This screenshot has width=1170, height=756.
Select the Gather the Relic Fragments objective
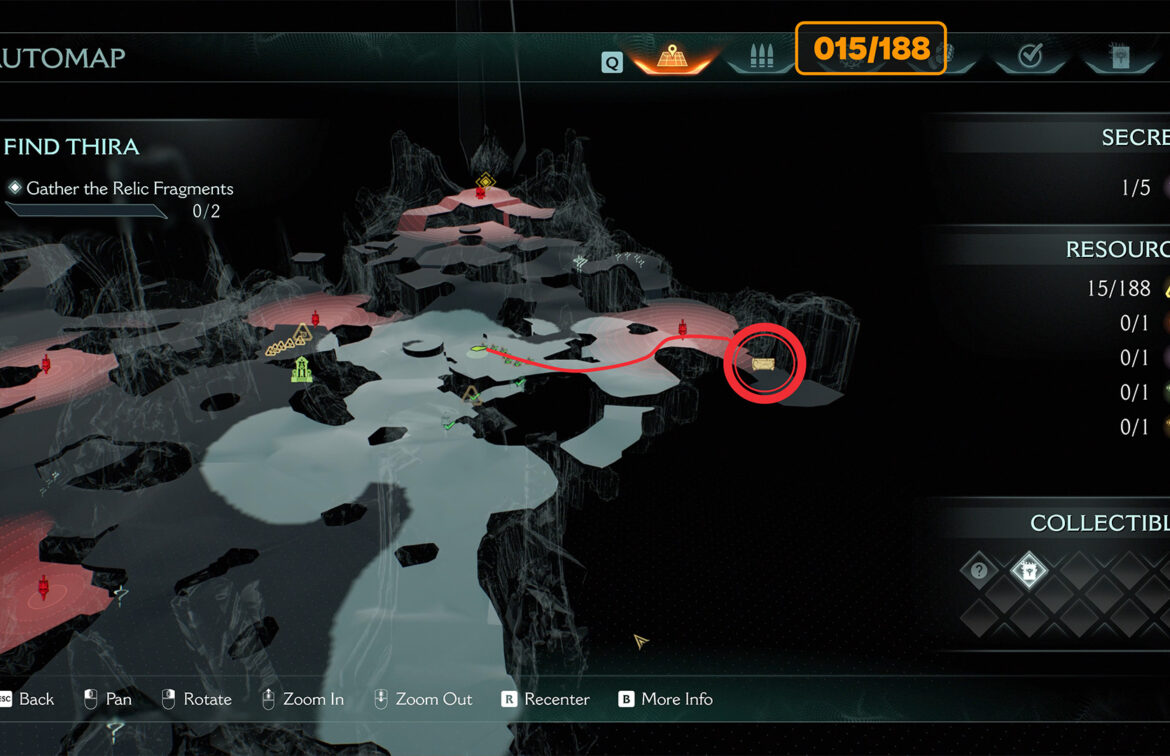(x=129, y=188)
